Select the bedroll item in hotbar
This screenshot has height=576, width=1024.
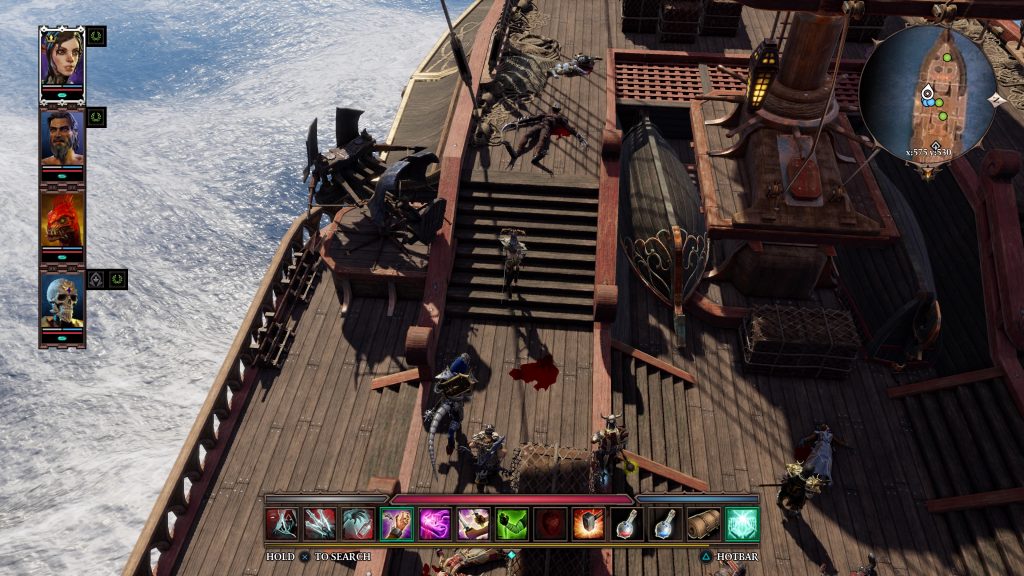click(703, 524)
